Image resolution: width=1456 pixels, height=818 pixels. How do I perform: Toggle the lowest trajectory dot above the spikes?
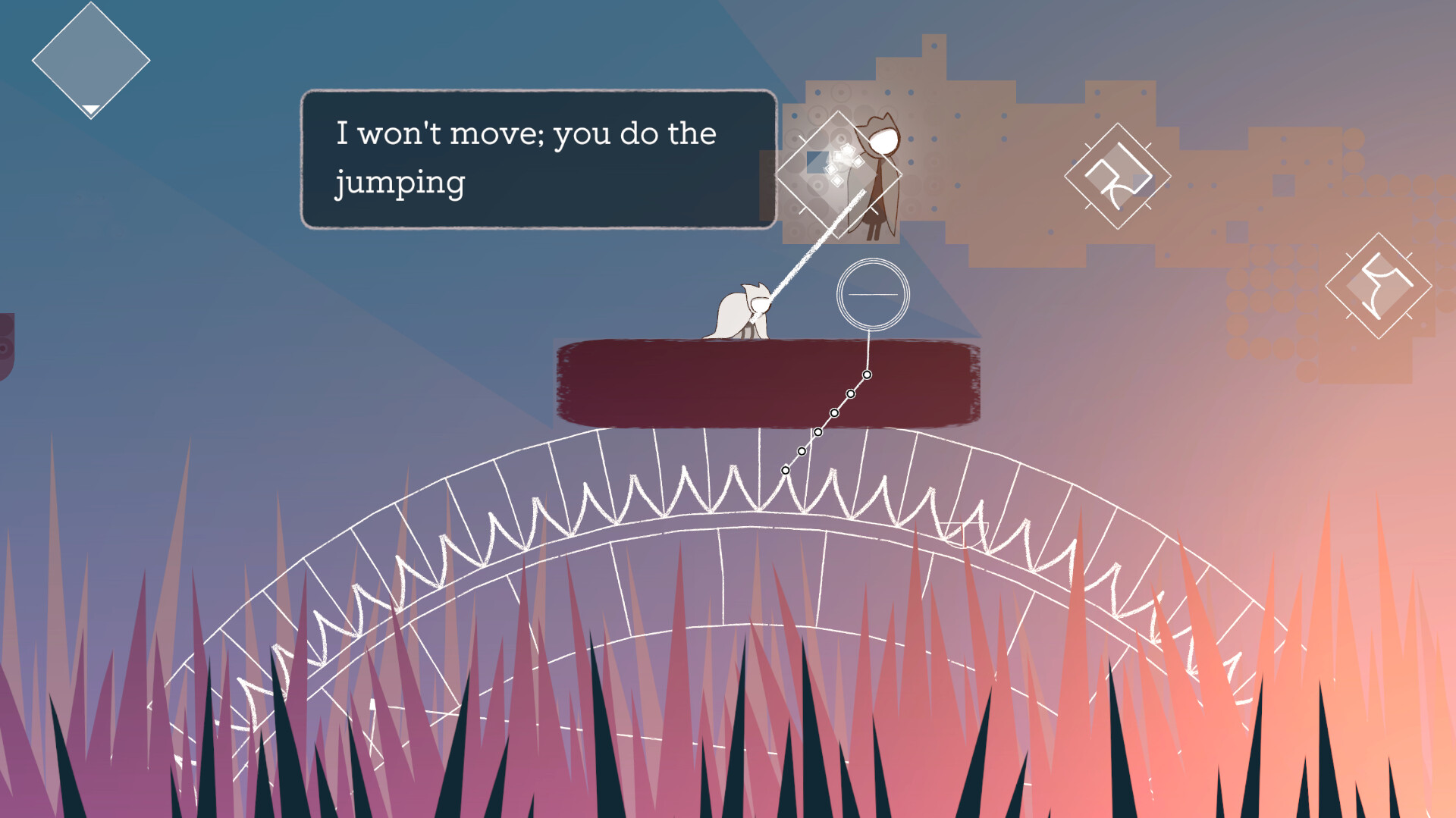(x=784, y=472)
